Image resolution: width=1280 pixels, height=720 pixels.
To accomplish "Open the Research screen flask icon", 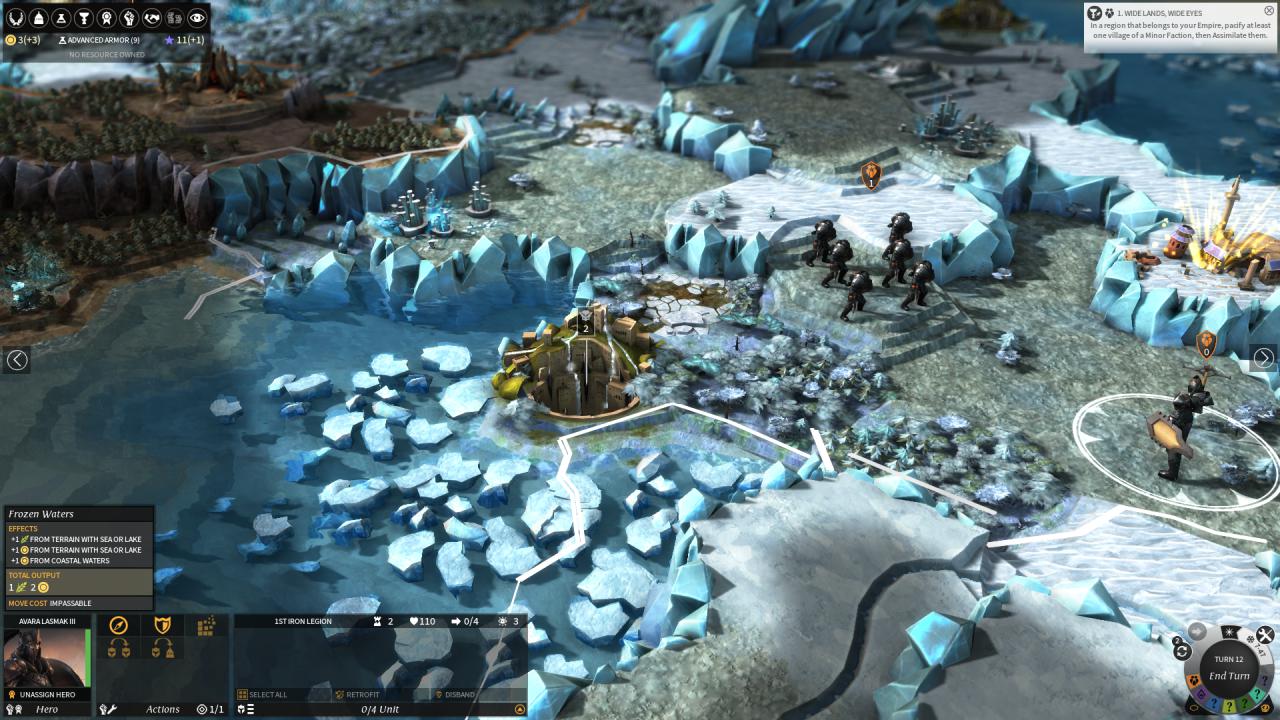I will pyautogui.click(x=59, y=17).
